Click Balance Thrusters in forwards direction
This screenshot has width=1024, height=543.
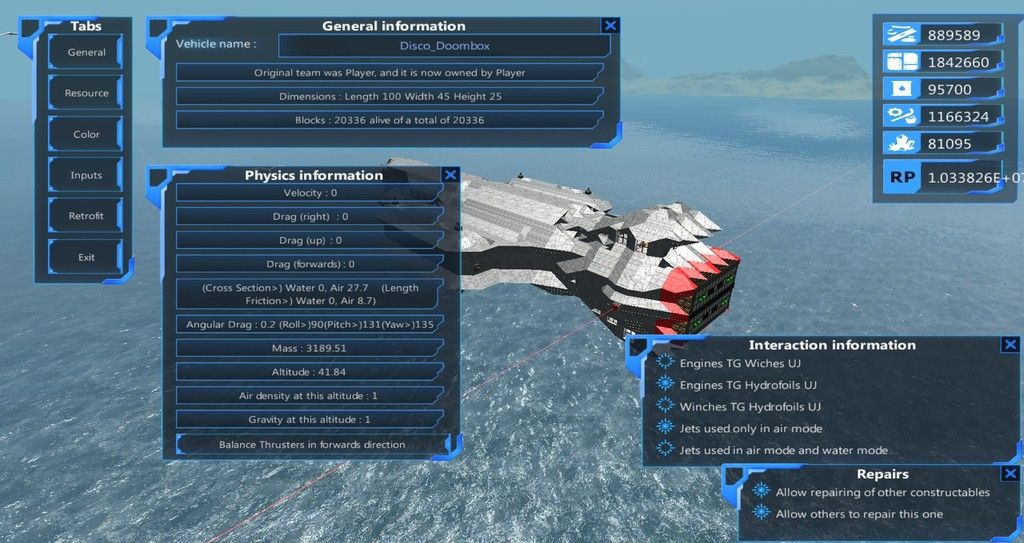pyautogui.click(x=311, y=444)
